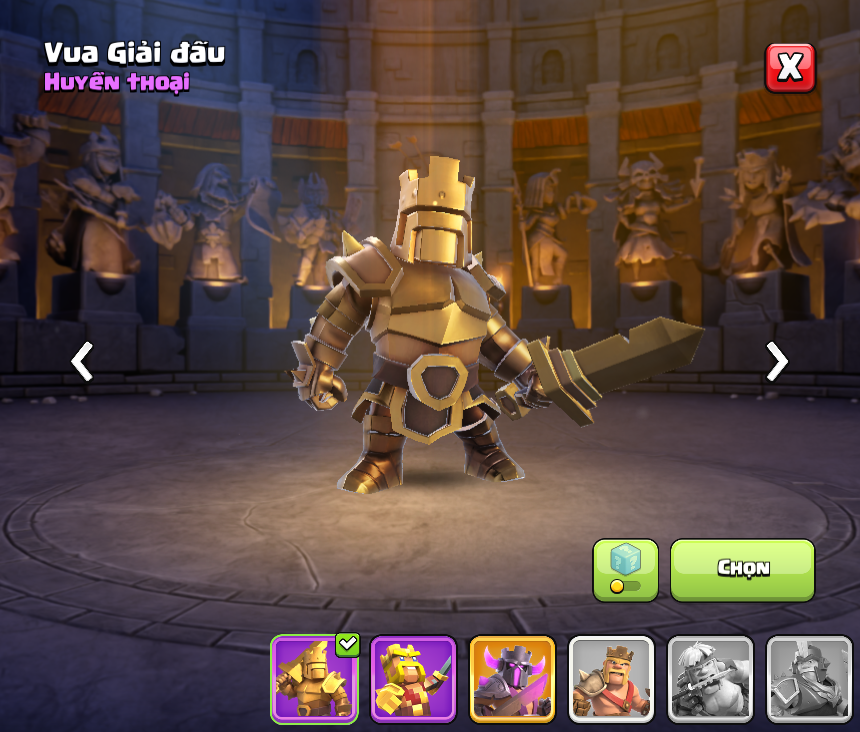Show the previous skin with the left arrow
The width and height of the screenshot is (860, 732).
pos(82,361)
